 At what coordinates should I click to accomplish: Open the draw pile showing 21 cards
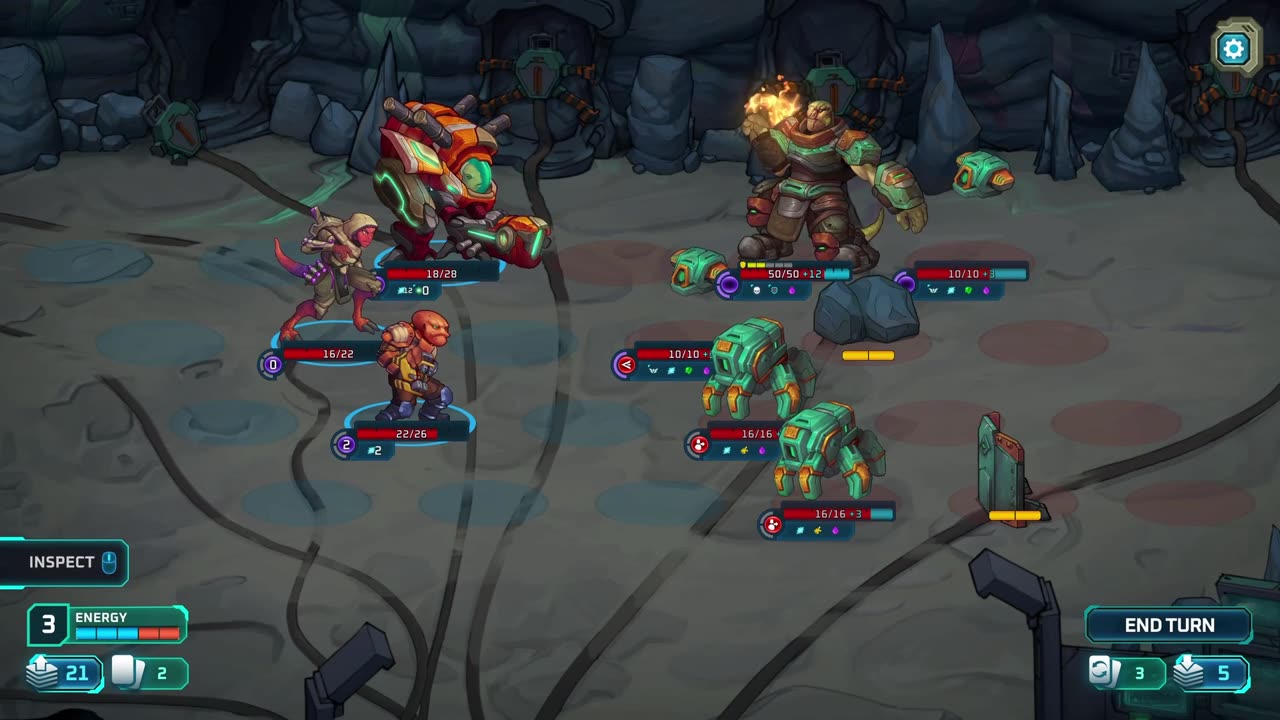pyautogui.click(x=64, y=673)
